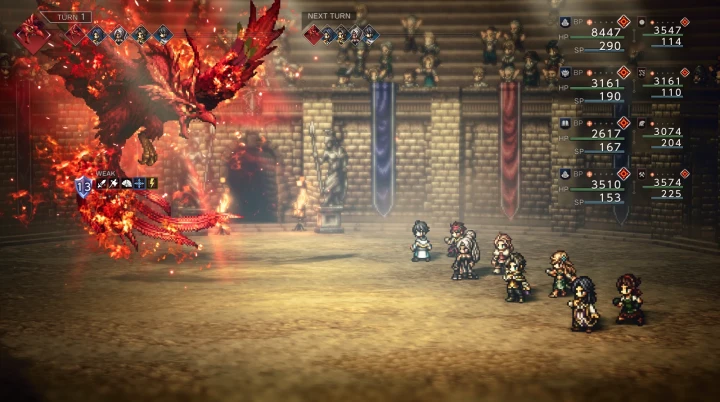This screenshot has width=720, height=402.
Task: Inspect the sword weakness icon
Action: [102, 184]
